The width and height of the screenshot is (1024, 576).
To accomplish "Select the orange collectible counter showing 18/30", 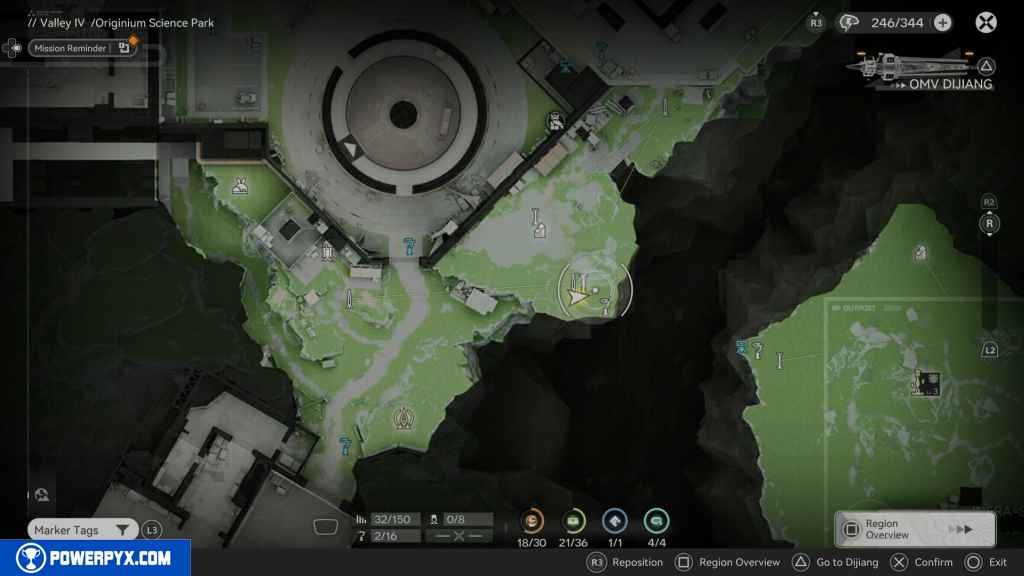I will pos(532,521).
